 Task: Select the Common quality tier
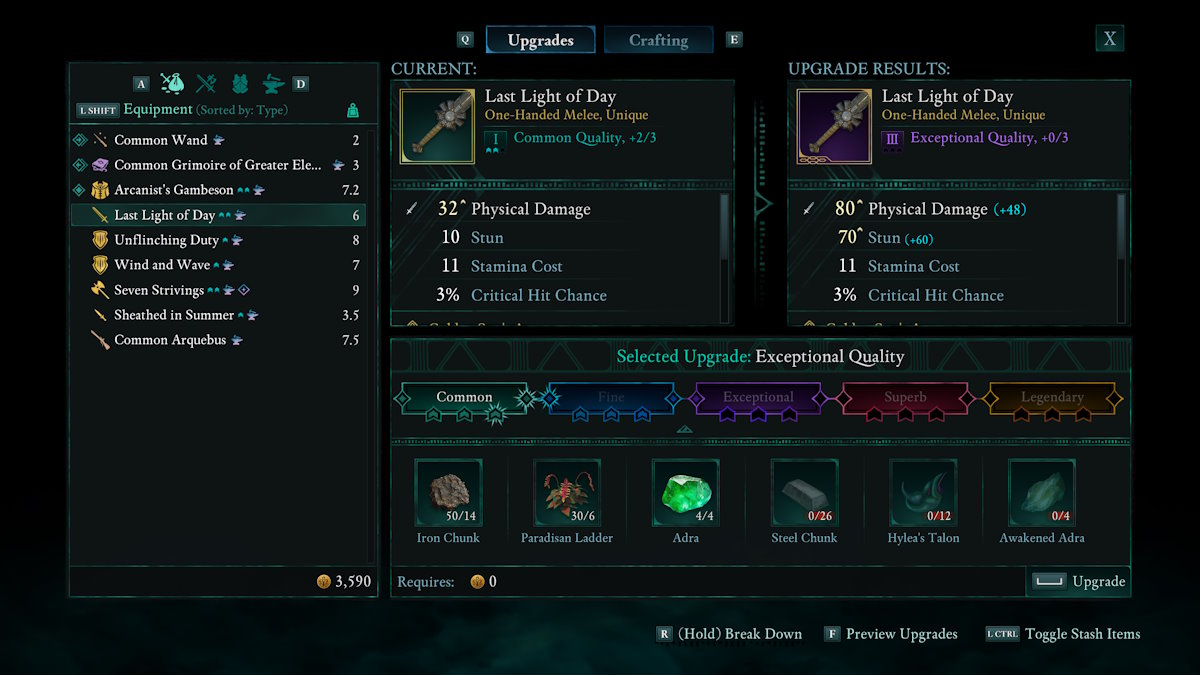point(464,397)
